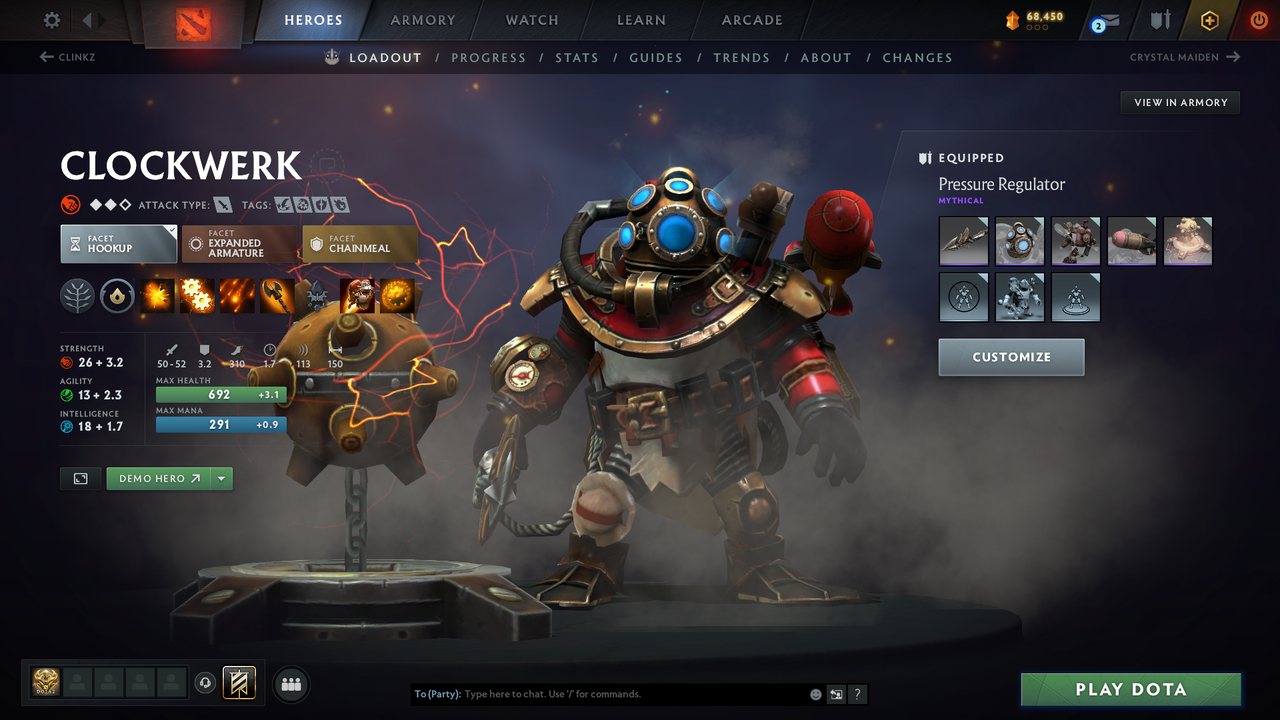The width and height of the screenshot is (1280, 720).
Task: Click the max health progress bar
Action: (x=221, y=394)
